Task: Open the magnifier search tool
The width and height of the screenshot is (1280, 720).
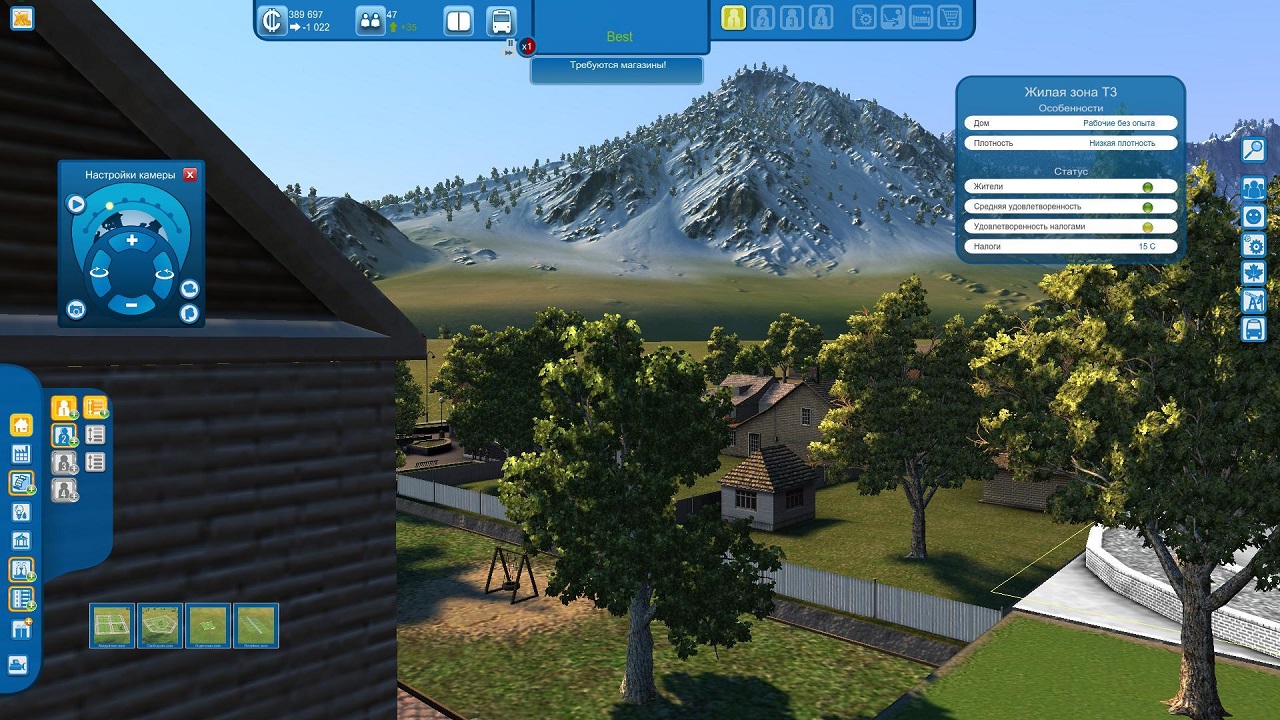Action: pyautogui.click(x=1253, y=150)
